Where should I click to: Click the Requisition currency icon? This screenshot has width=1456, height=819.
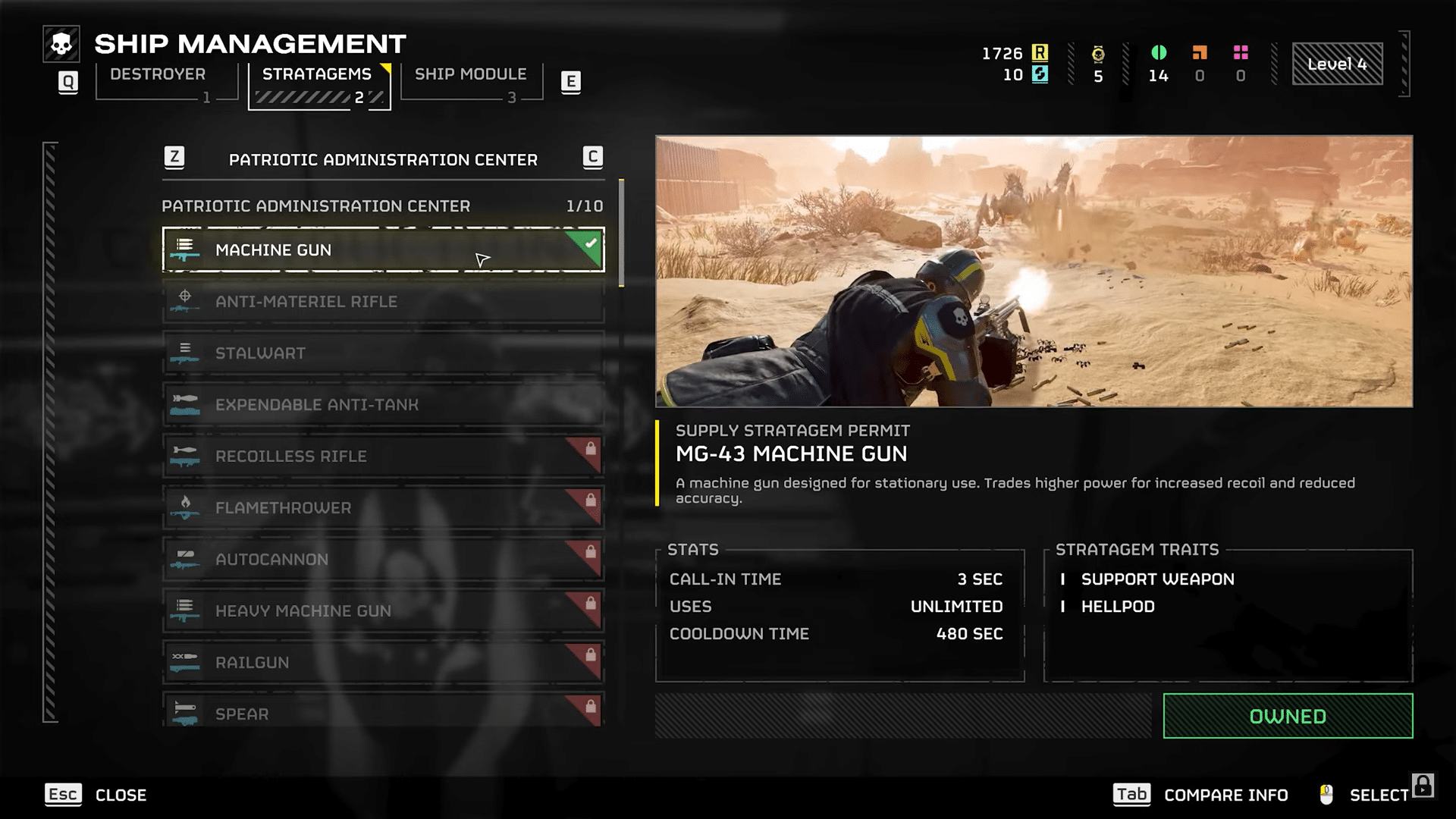(x=1040, y=52)
